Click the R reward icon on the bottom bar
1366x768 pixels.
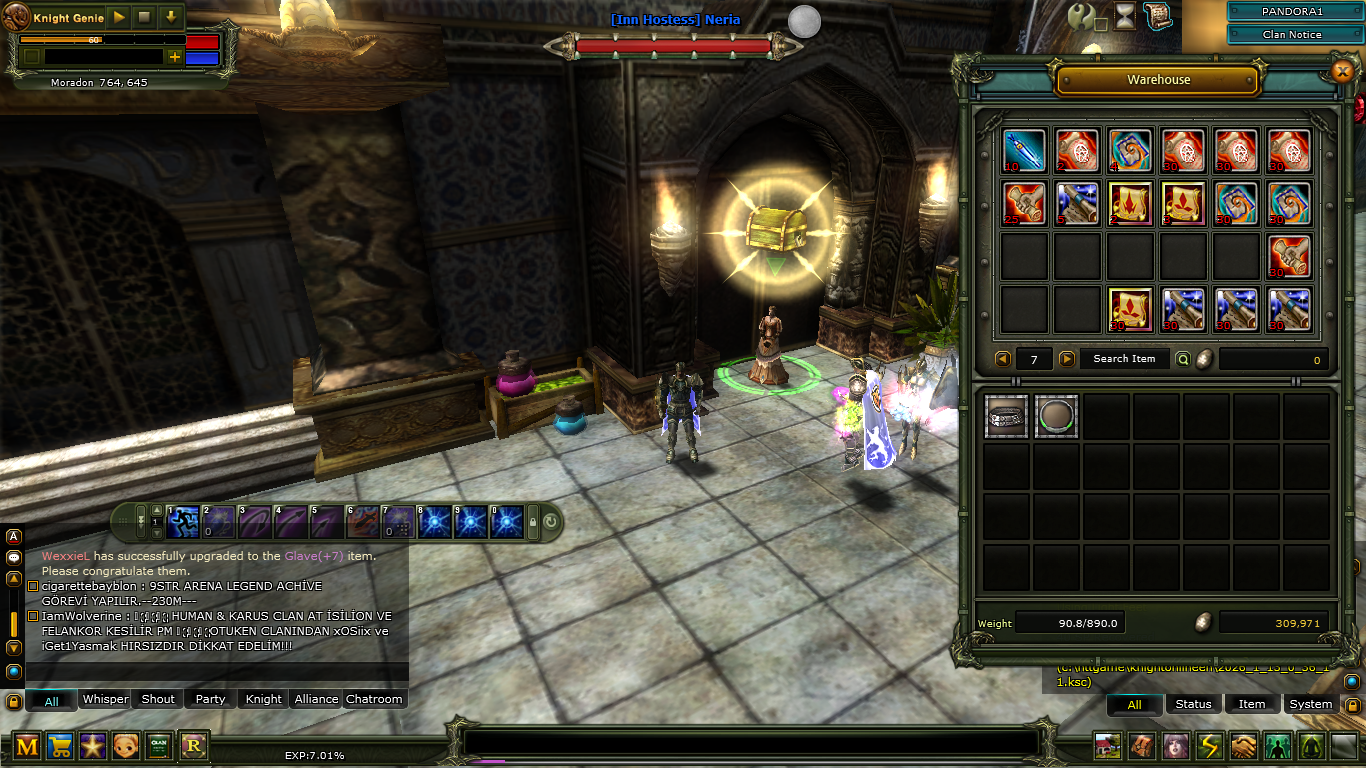tap(193, 745)
